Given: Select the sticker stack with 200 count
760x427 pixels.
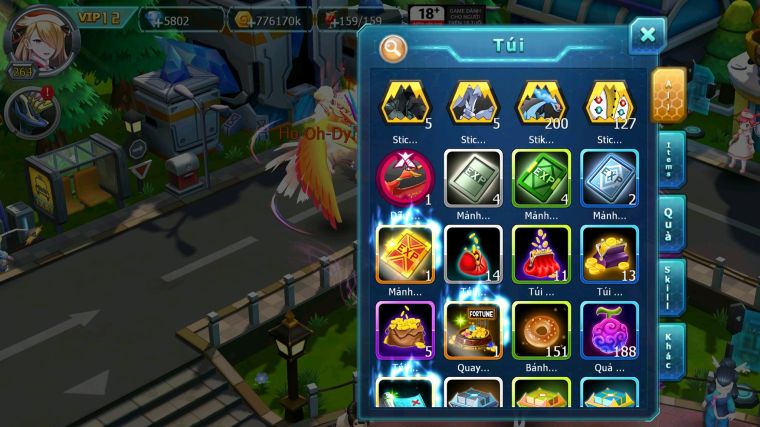Looking at the screenshot, I should pos(541,103).
